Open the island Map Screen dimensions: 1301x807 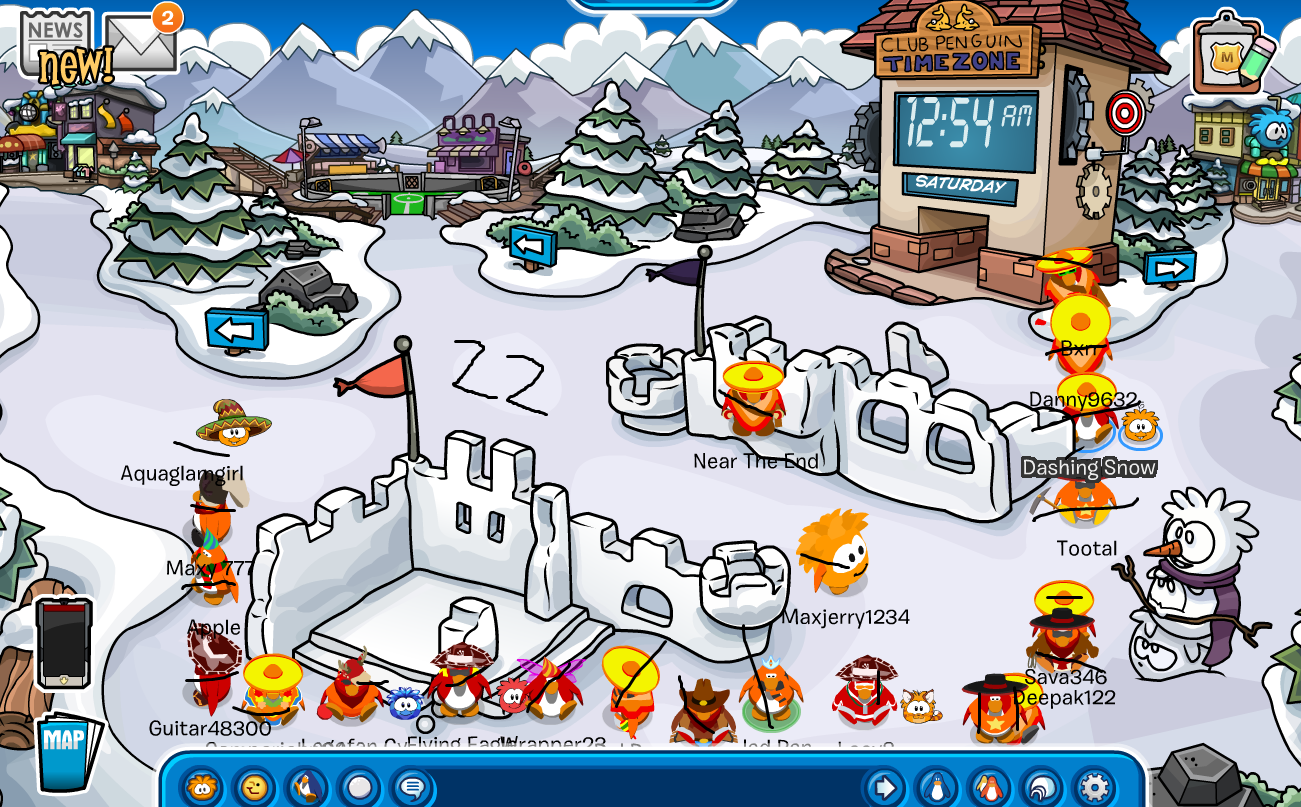pos(68,752)
